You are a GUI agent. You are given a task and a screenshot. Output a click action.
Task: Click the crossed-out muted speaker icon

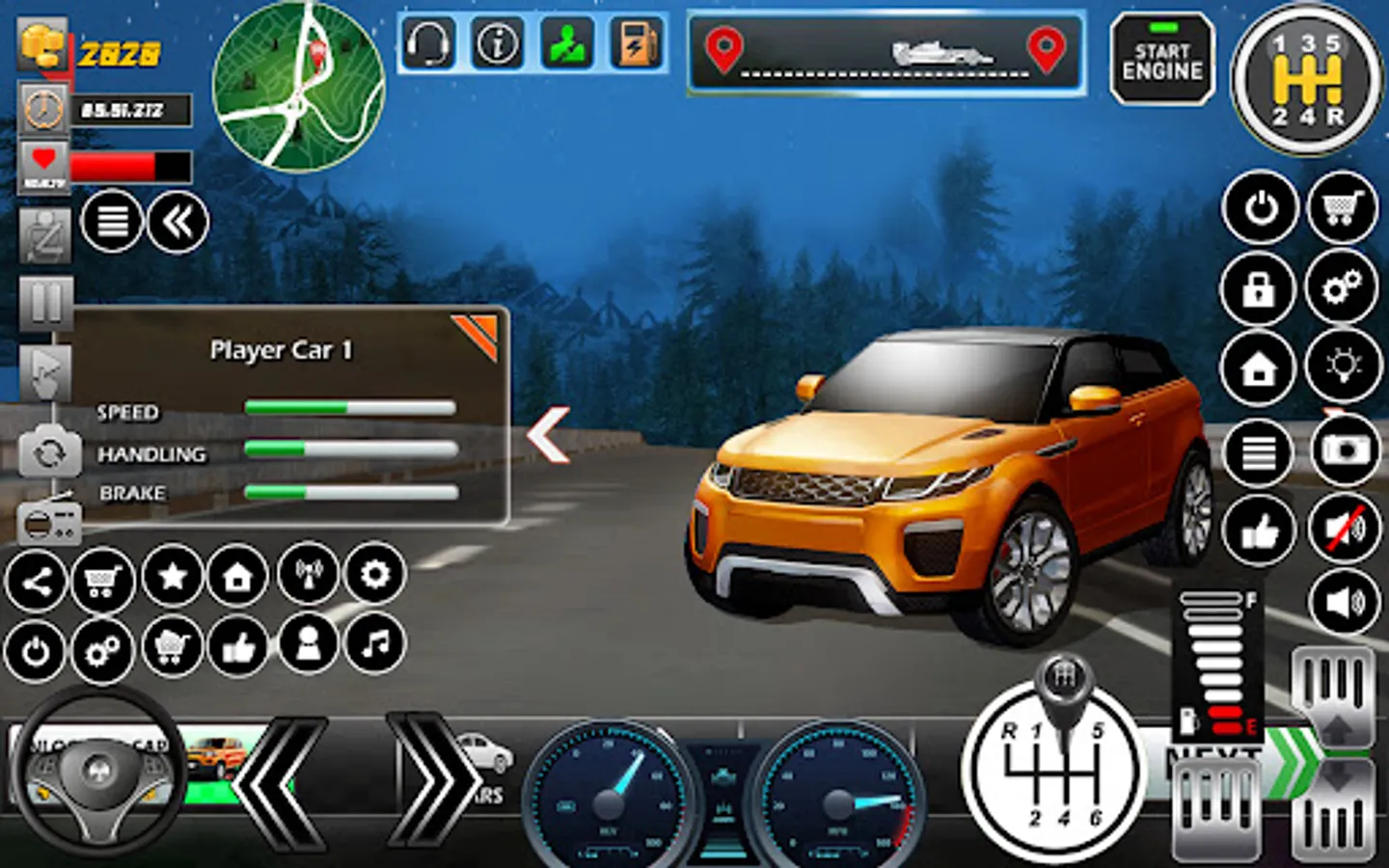coord(1344,529)
